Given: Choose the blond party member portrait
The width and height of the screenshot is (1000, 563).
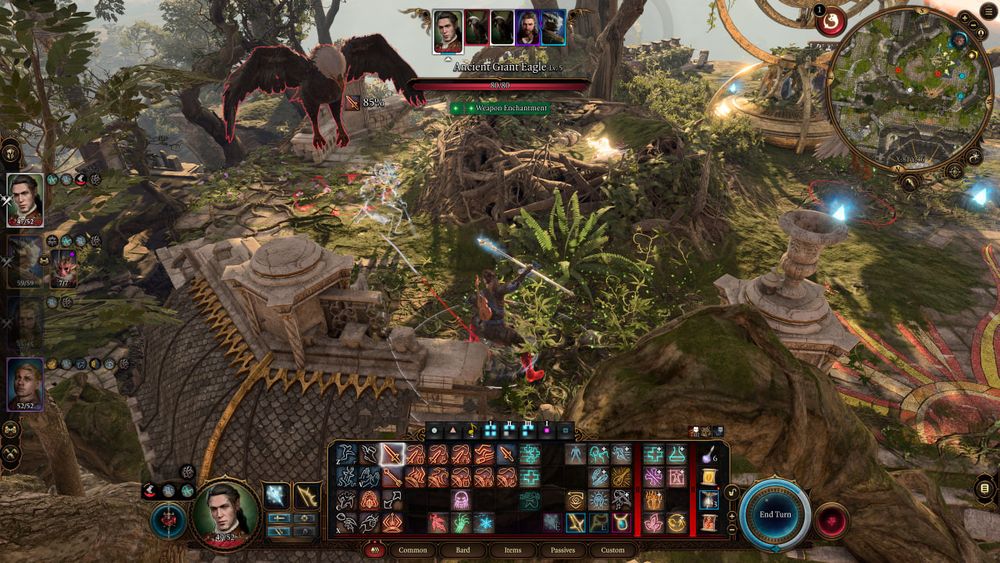Looking at the screenshot, I should point(25,384).
